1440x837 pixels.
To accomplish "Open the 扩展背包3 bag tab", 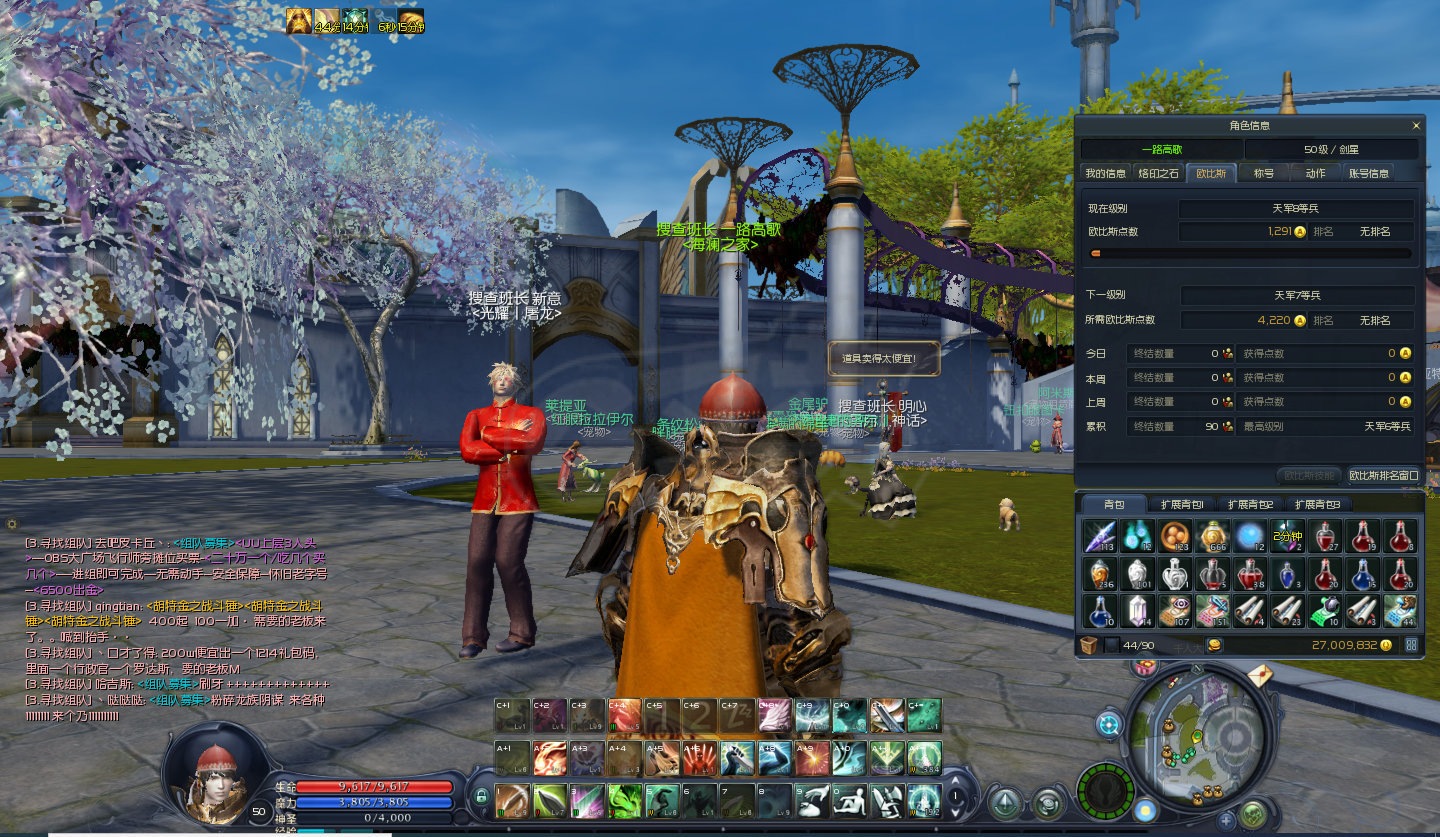I will pyautogui.click(x=1317, y=504).
